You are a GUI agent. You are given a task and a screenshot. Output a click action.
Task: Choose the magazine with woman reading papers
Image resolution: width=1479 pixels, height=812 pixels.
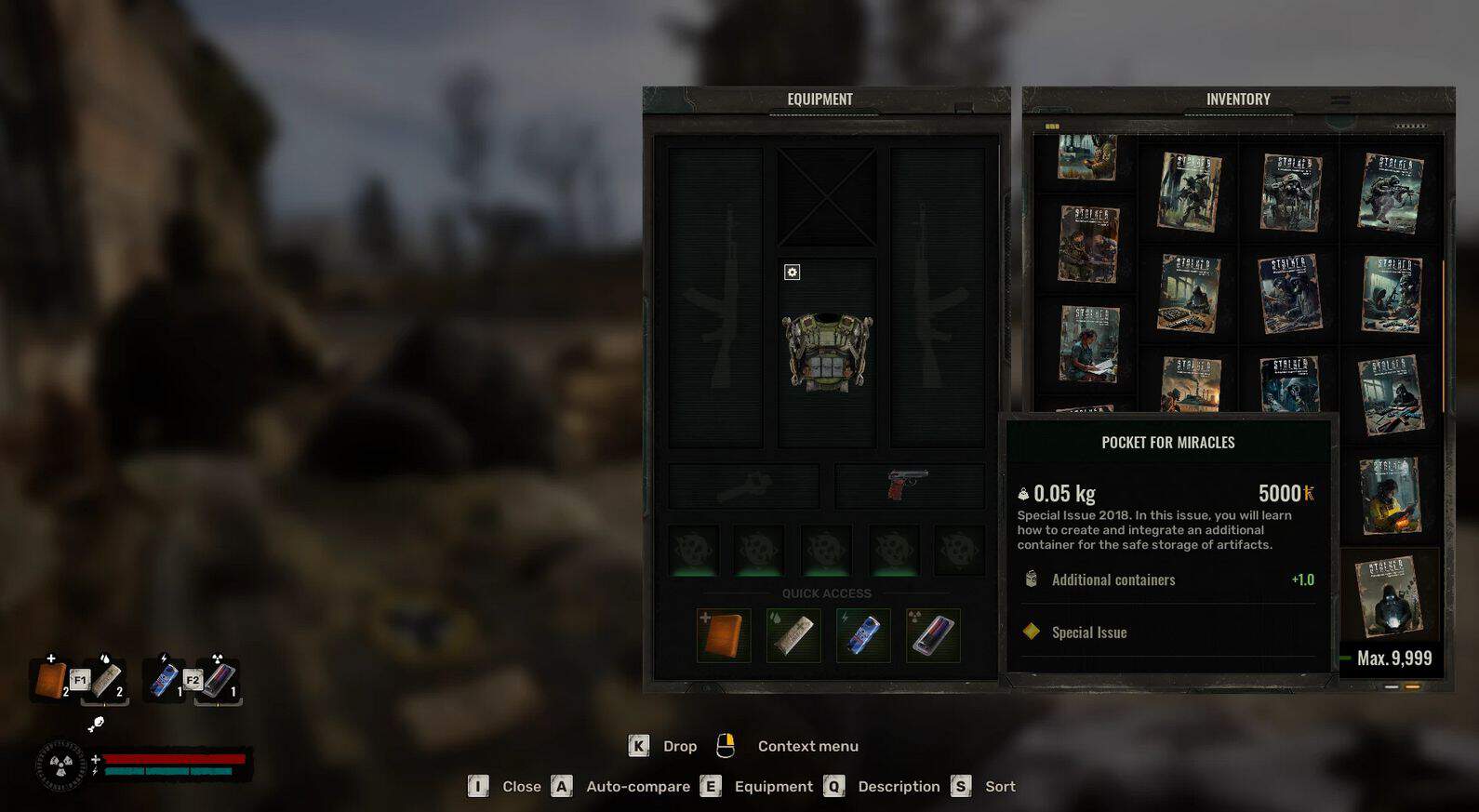point(1089,344)
